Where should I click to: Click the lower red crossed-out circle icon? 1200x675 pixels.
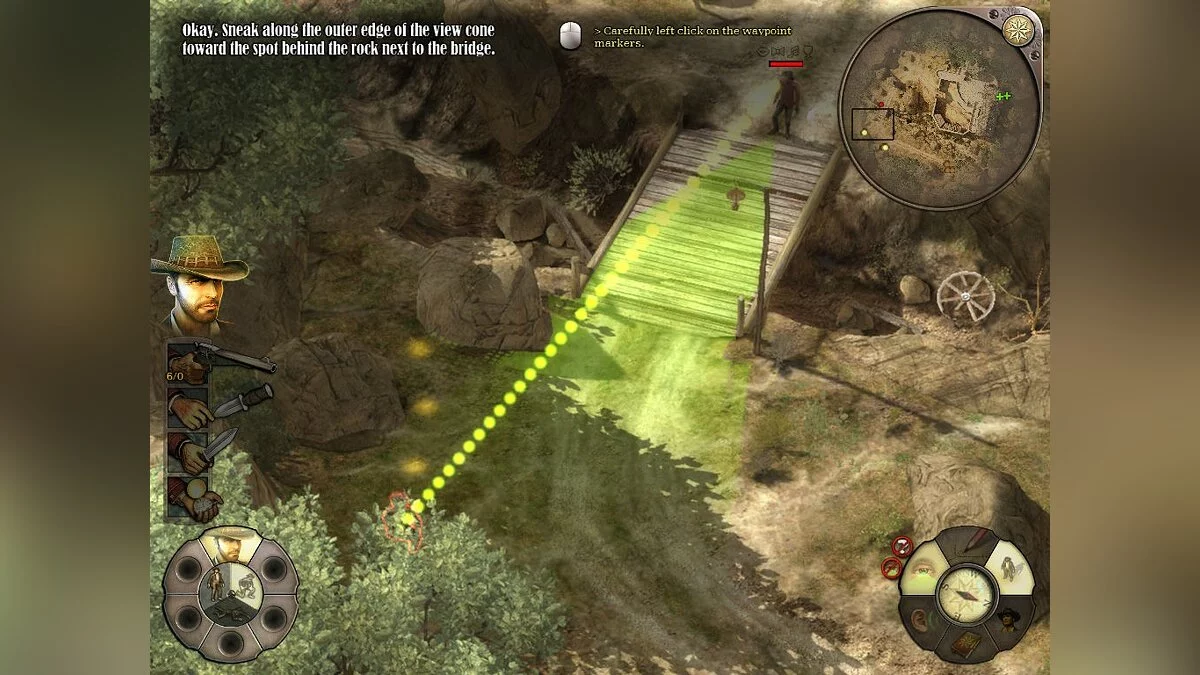pyautogui.click(x=891, y=568)
